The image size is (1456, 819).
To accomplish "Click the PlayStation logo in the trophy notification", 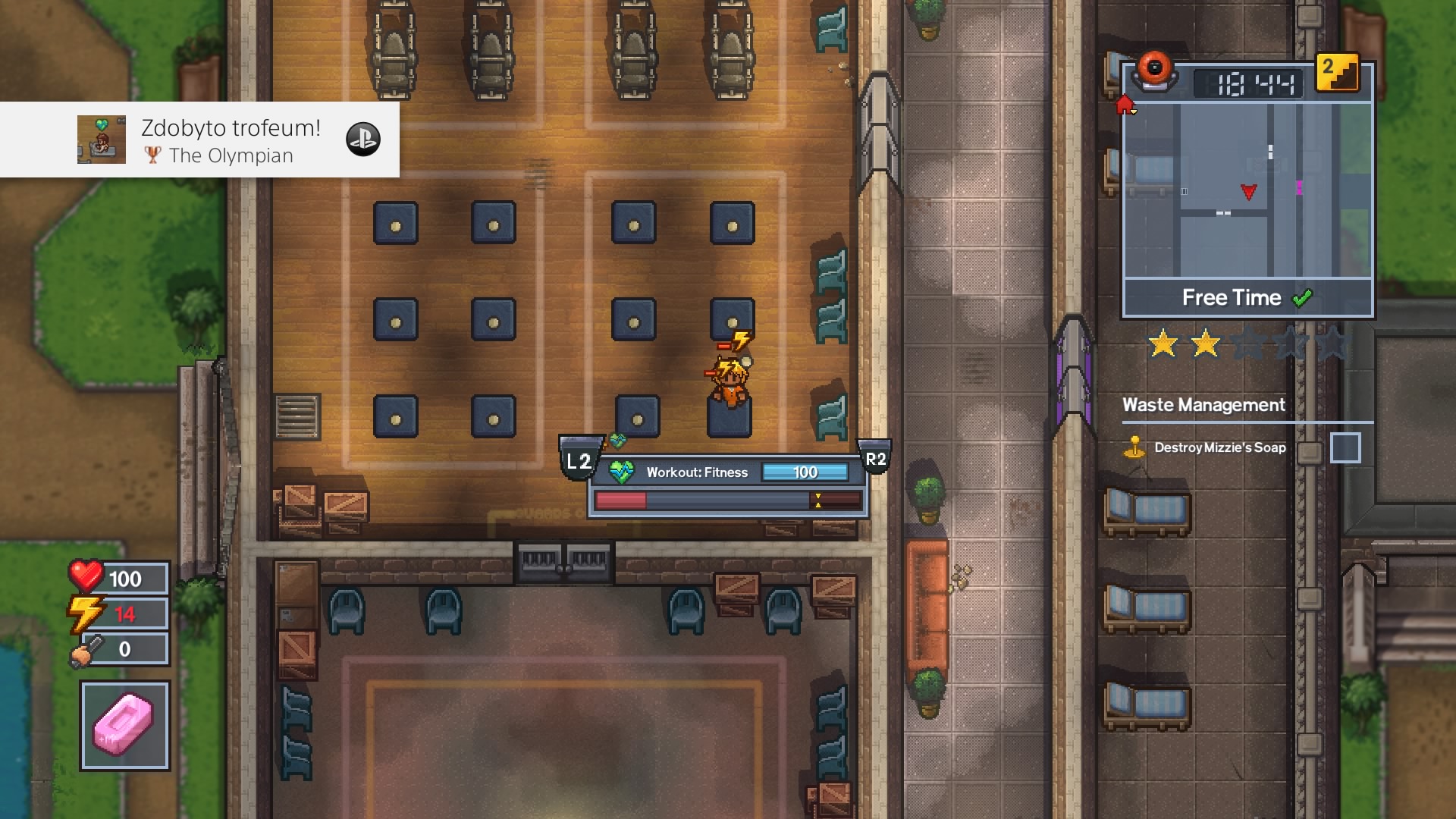I will coord(362,140).
